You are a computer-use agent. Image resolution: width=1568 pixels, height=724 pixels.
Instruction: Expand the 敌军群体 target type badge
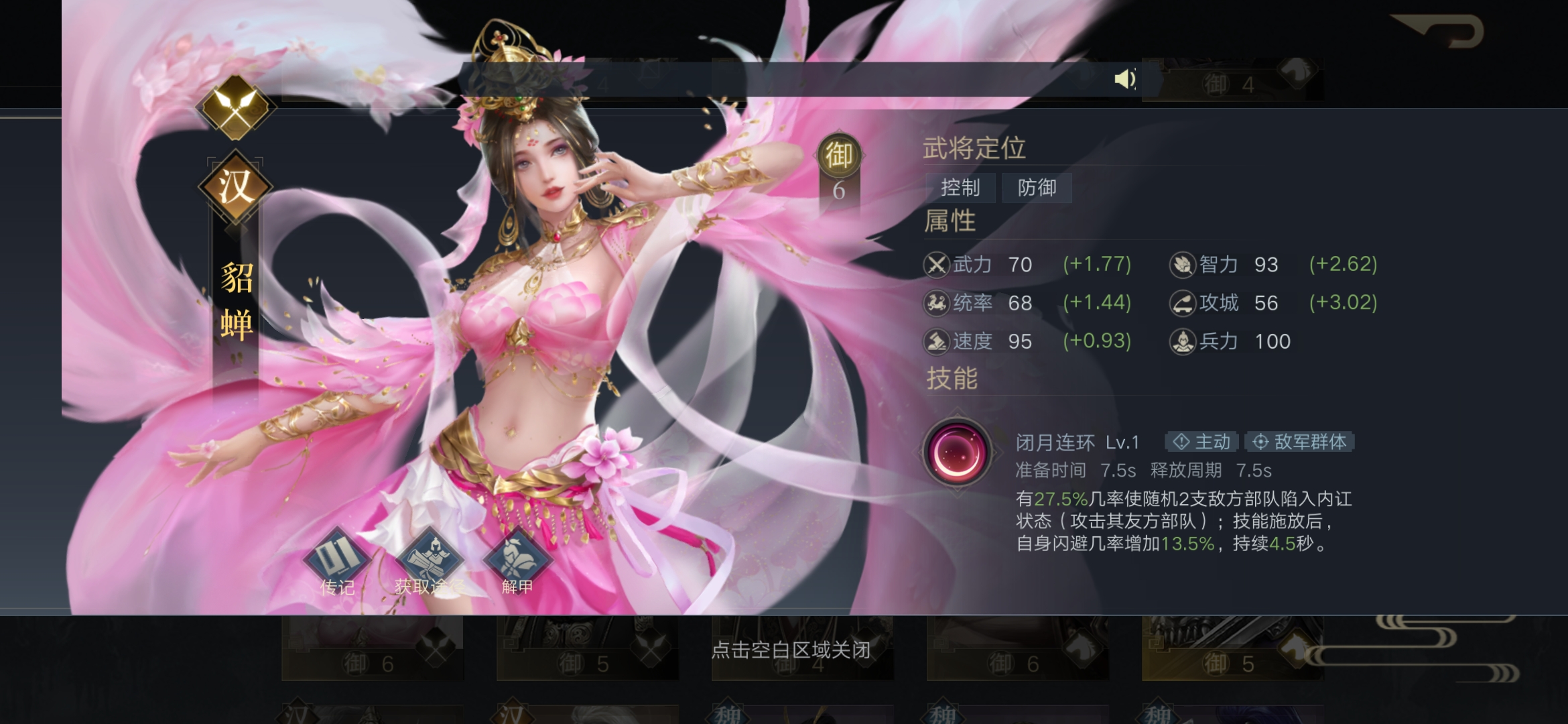pyautogui.click(x=1299, y=442)
